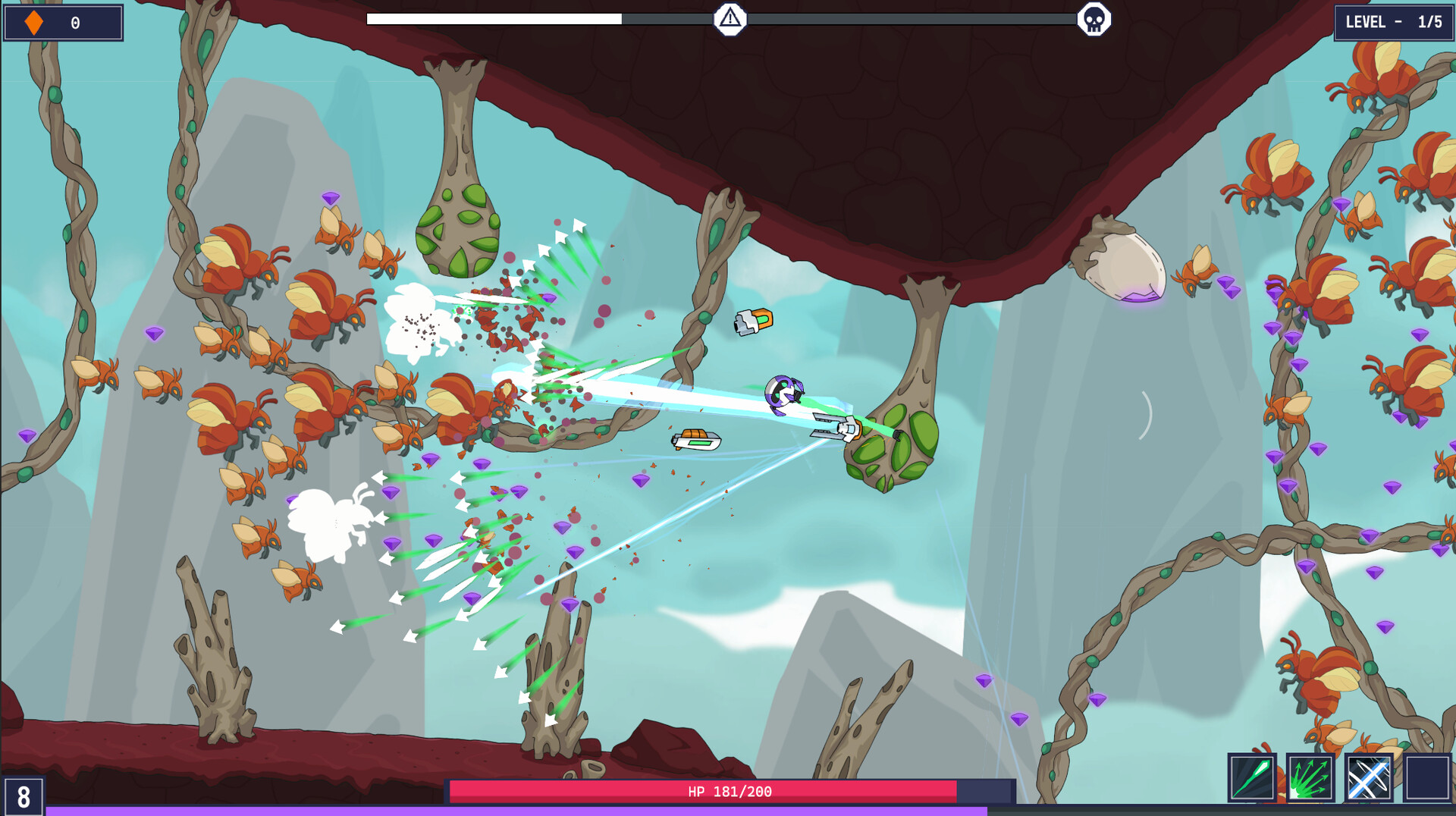Select the green lance weapon icon
Screen dimensions: 1456x816
(1252, 777)
